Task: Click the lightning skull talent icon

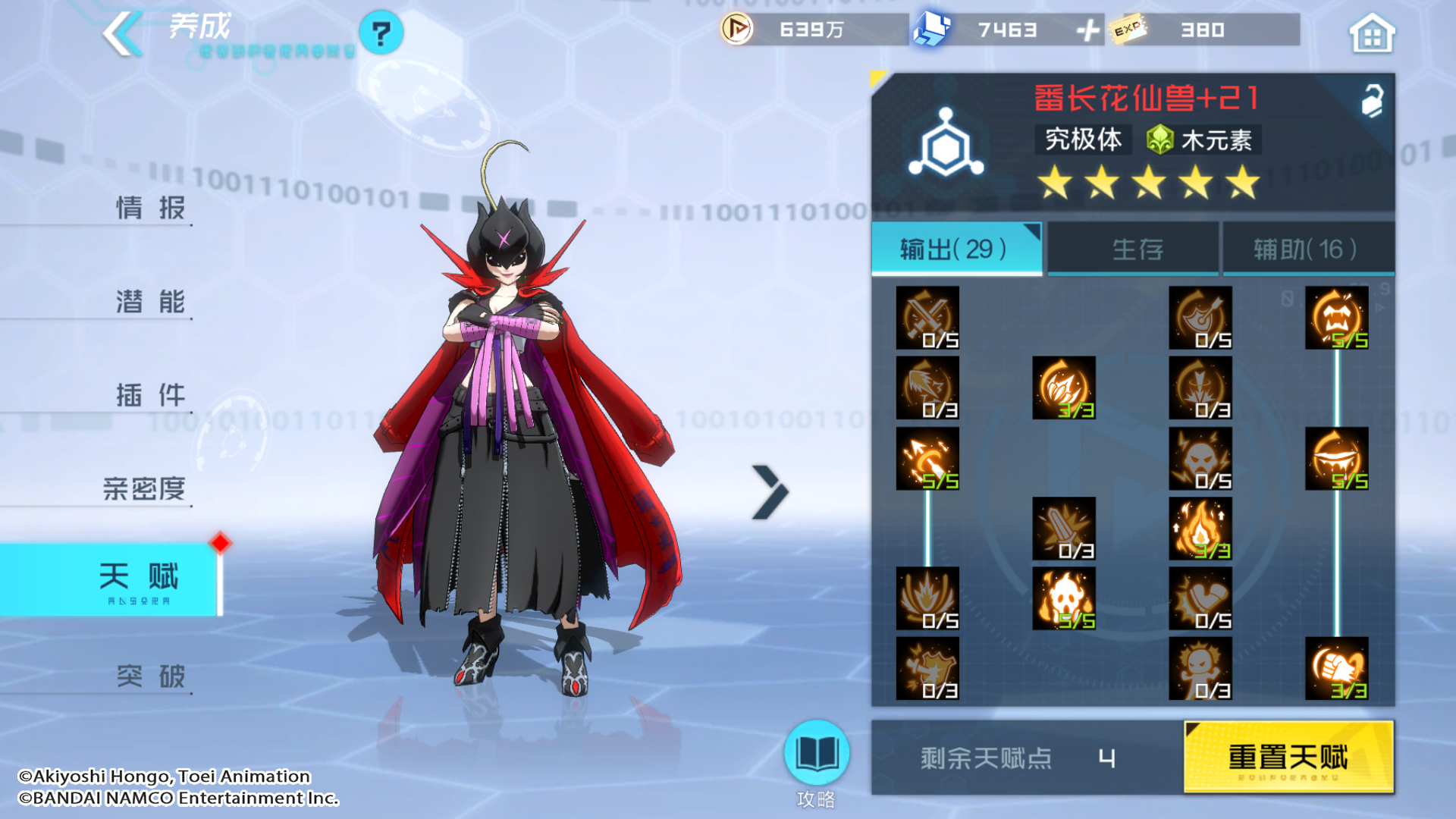Action: pos(1201,459)
